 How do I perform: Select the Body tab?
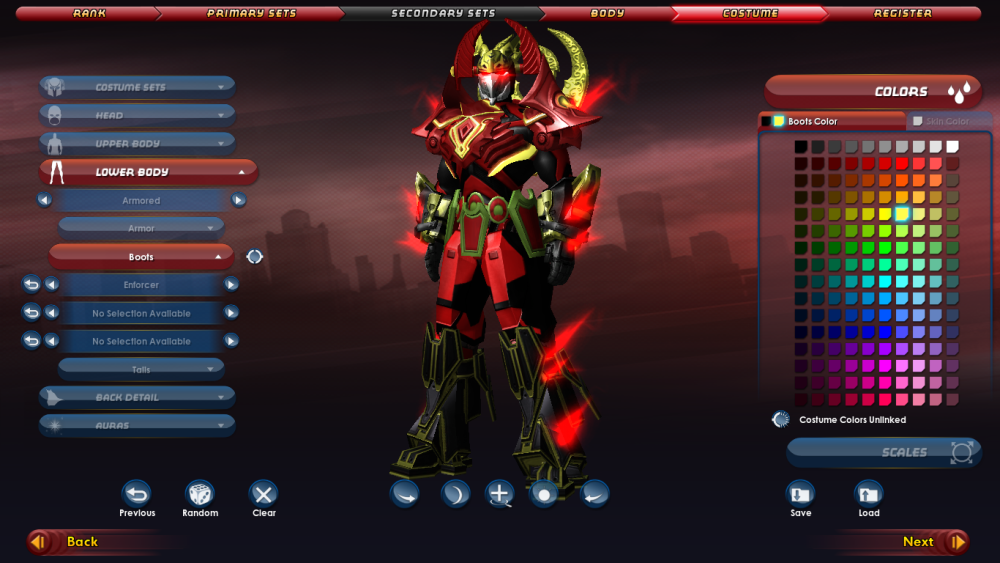point(607,14)
